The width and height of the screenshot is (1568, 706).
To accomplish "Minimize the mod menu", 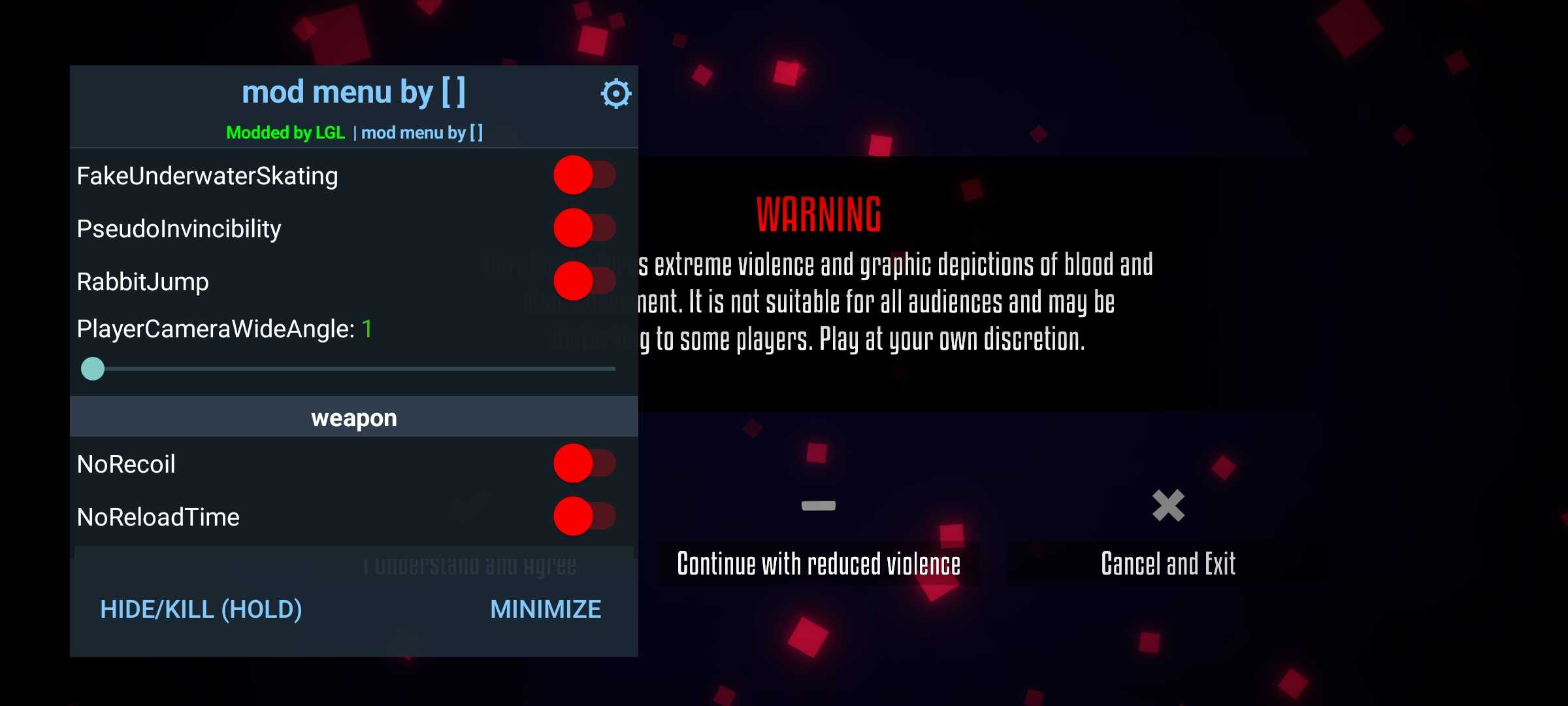I will [546, 609].
